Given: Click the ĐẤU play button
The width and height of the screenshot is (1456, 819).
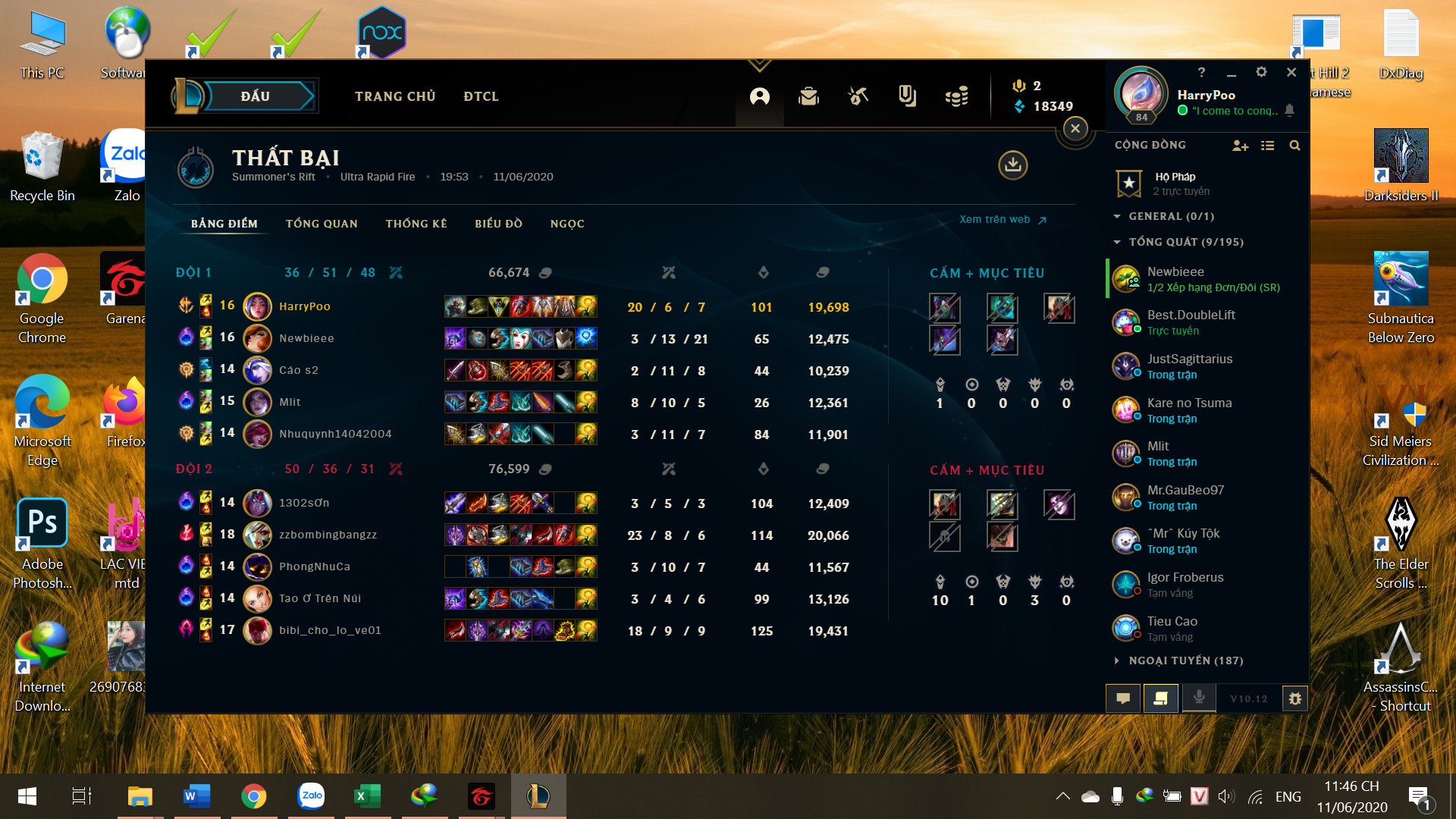Looking at the screenshot, I should pyautogui.click(x=256, y=96).
